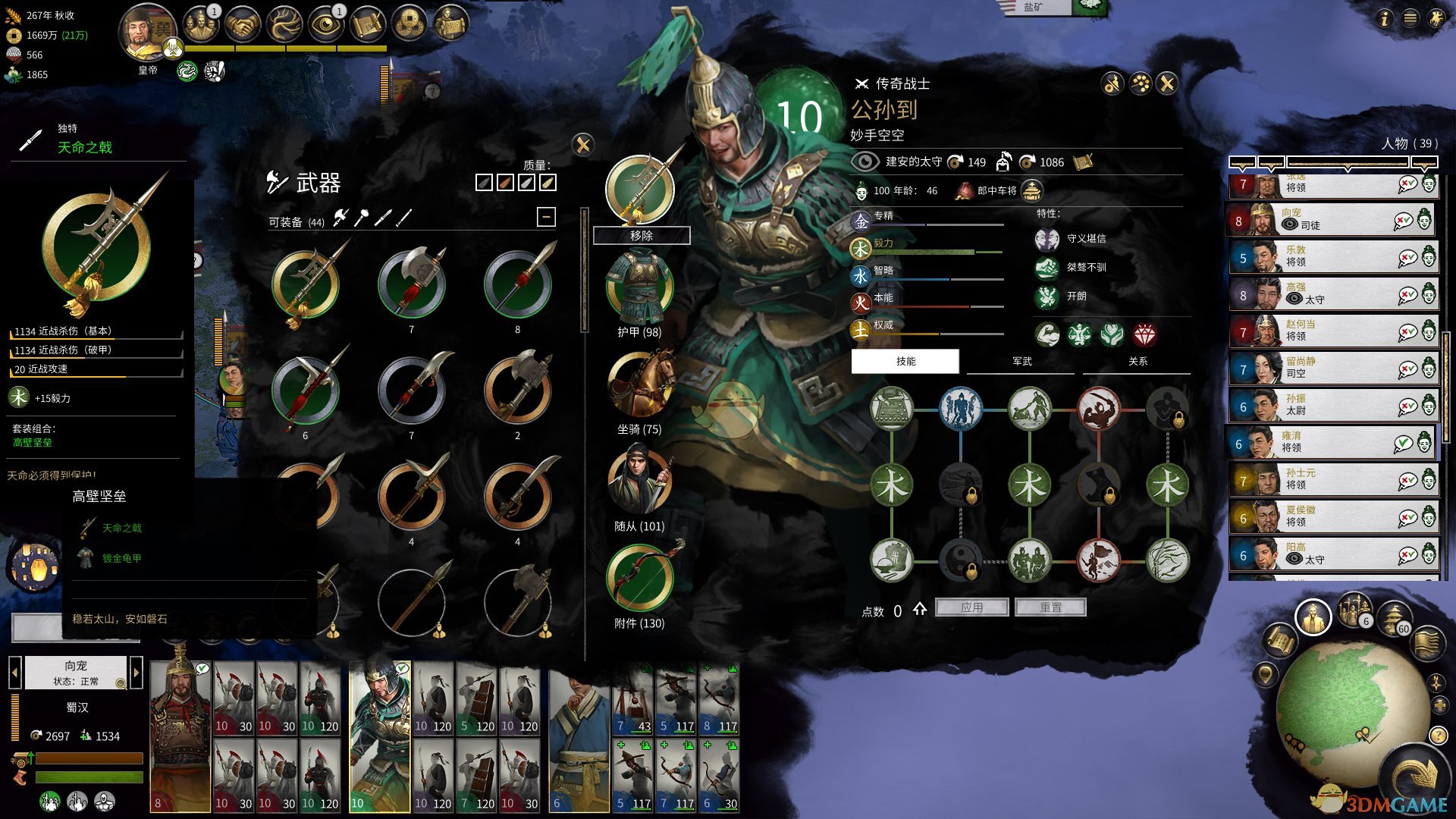Choose the 随从 follower slot

[x=639, y=482]
